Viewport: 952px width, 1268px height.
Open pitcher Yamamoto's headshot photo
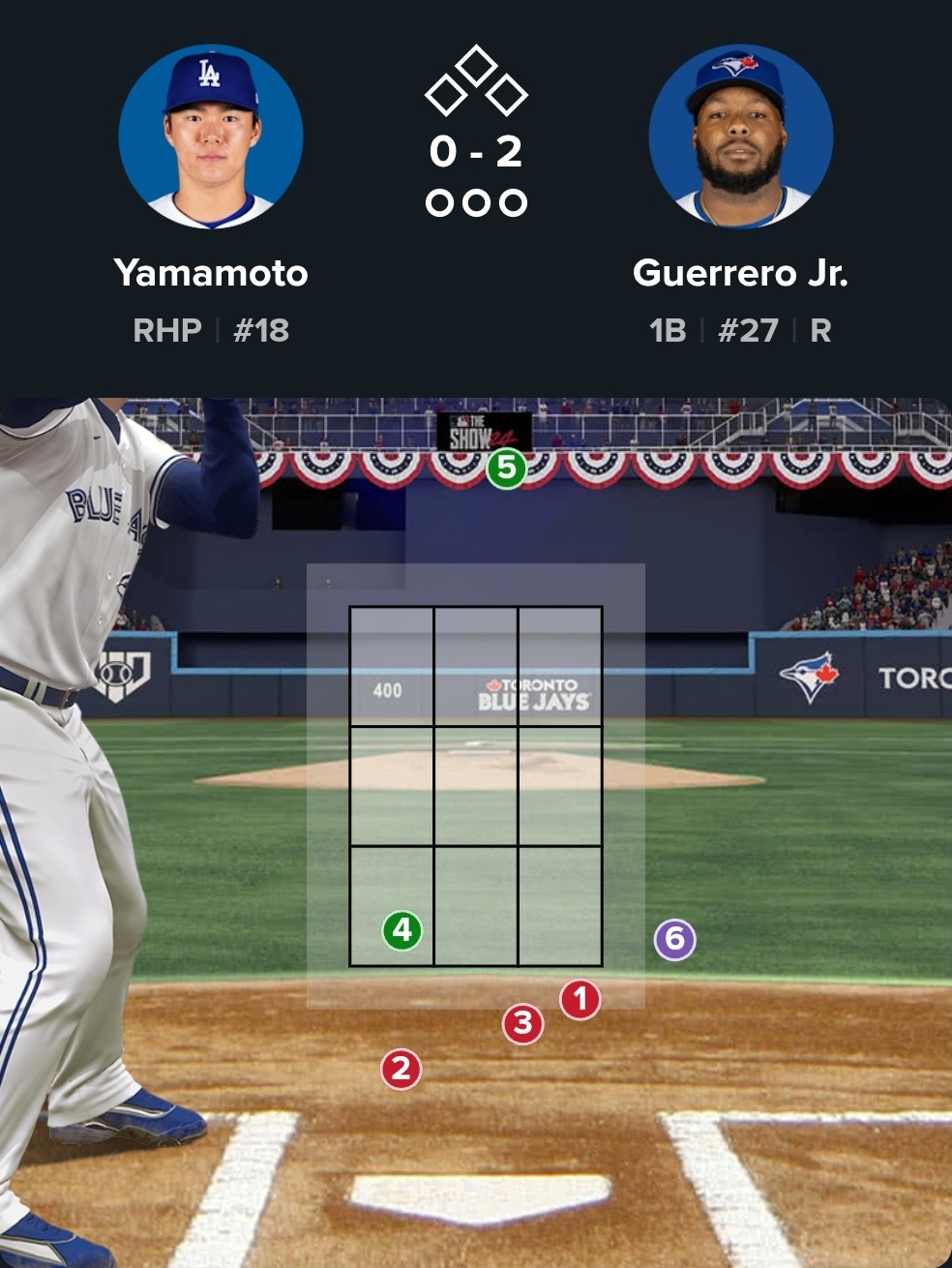tap(211, 136)
